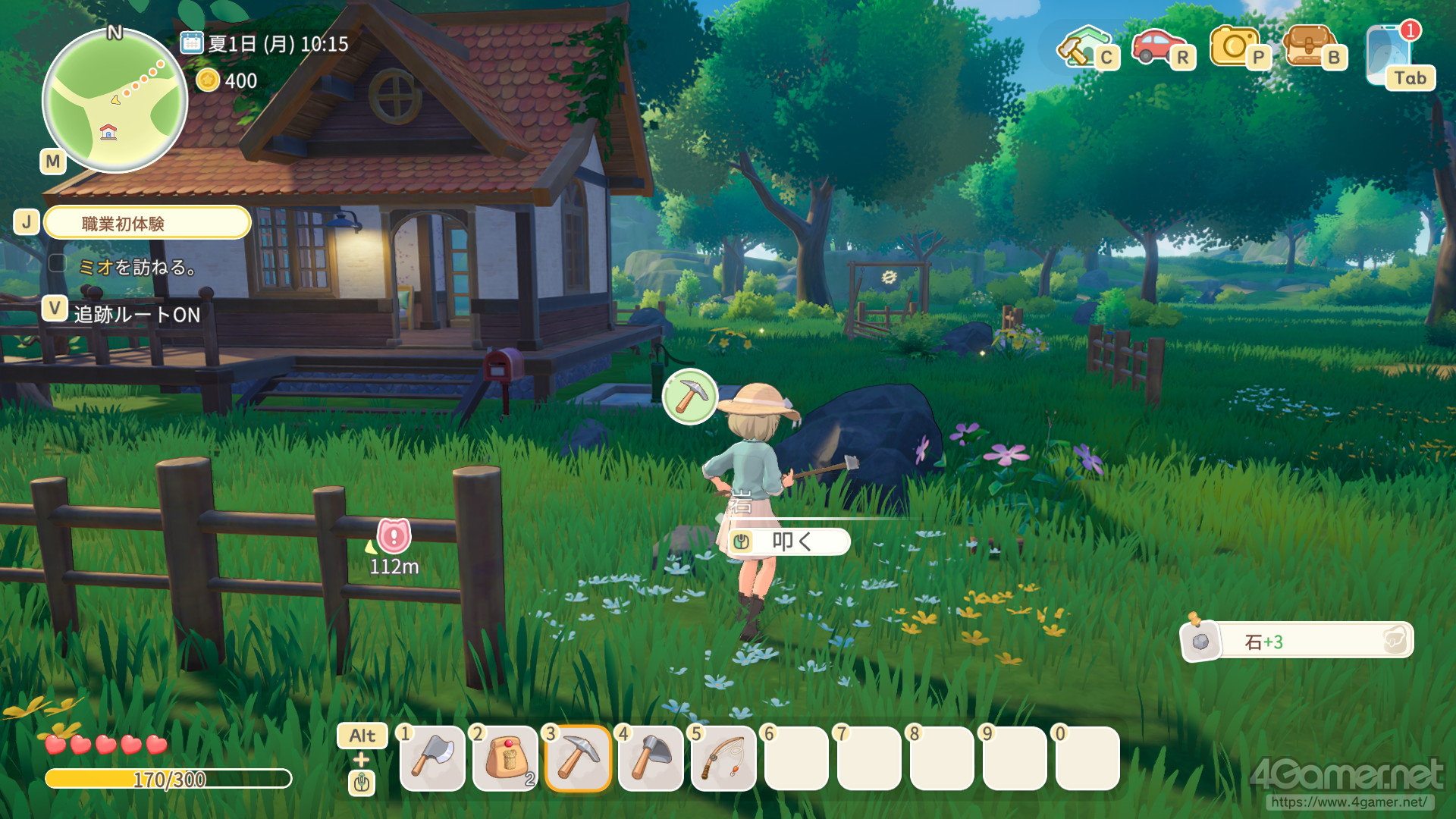Open the yellow camera photo mode
The height and width of the screenshot is (819, 1456).
coord(1235,46)
